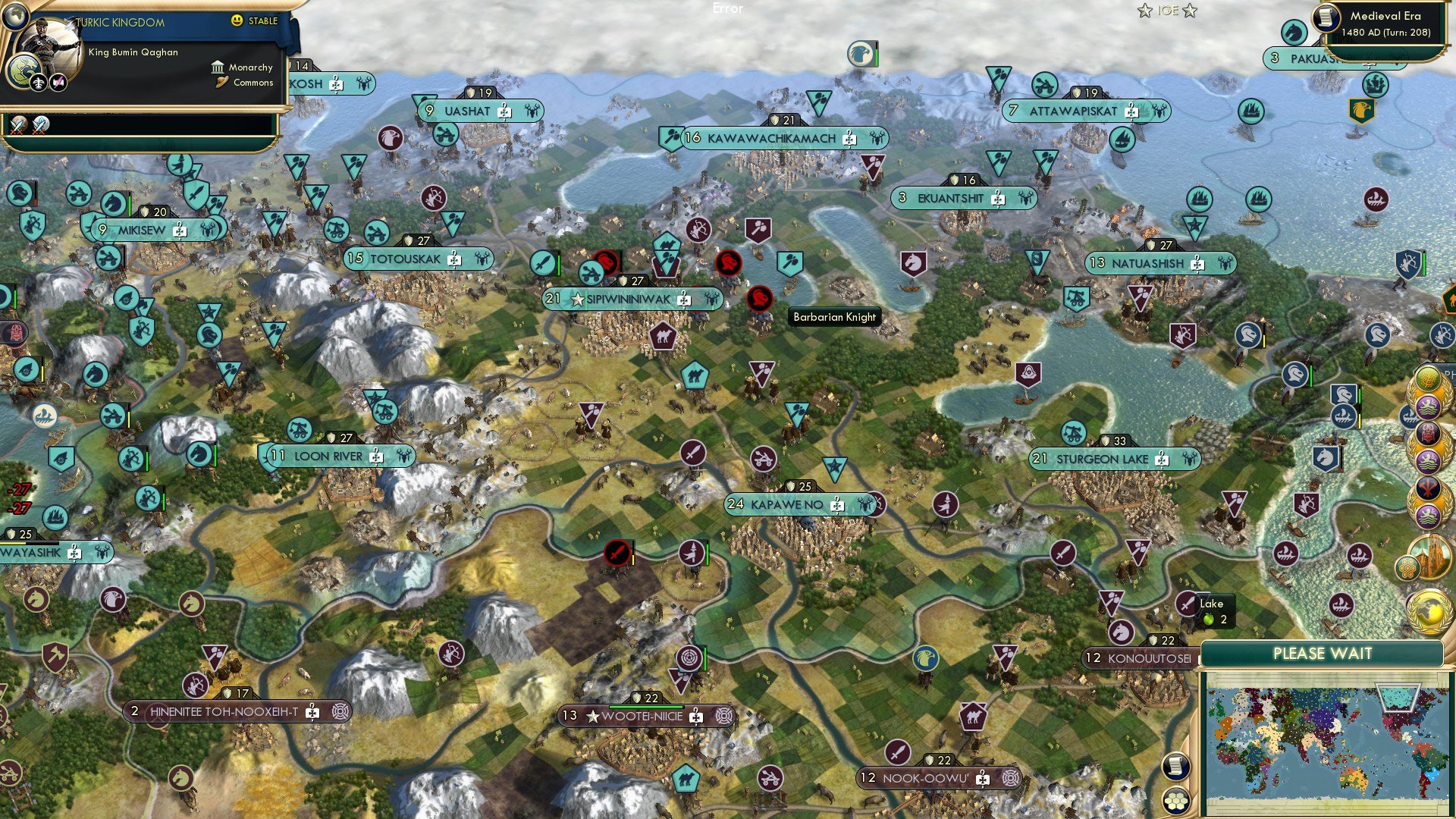
Task: Click the STABLE happiness smiley indicator
Action: [x=237, y=21]
